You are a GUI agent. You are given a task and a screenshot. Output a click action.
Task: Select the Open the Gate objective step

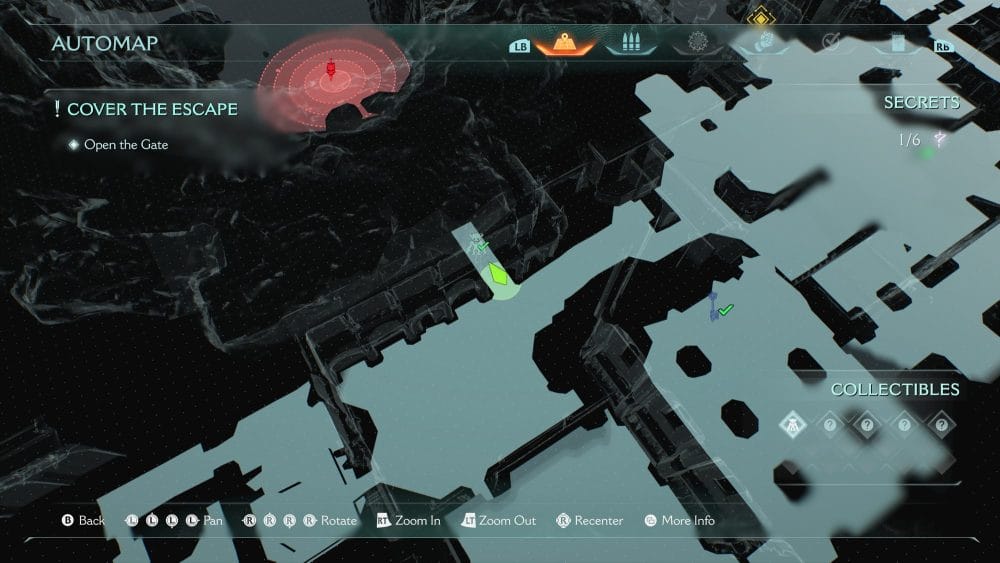(125, 145)
